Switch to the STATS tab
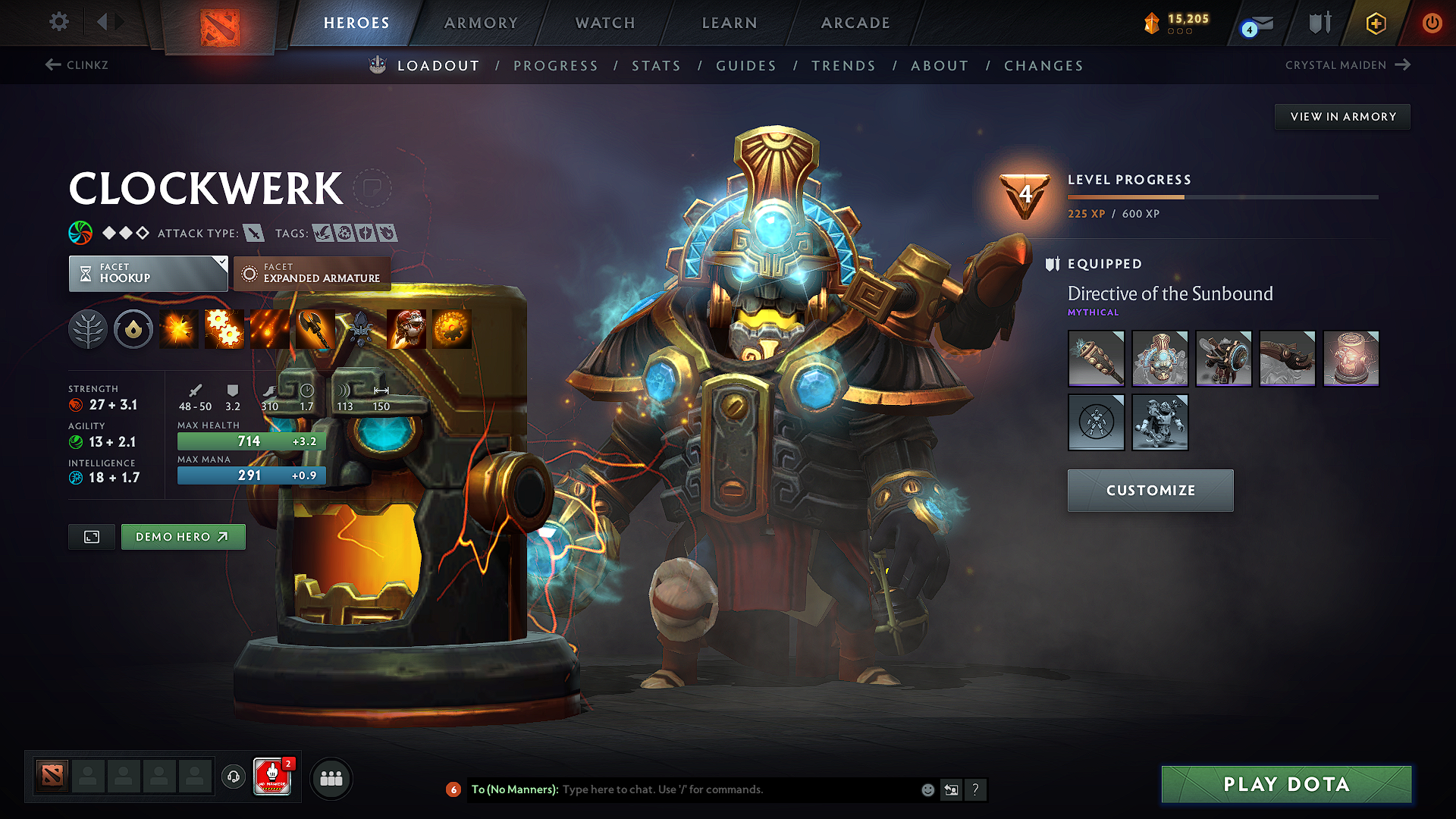This screenshot has width=1456, height=819. (x=656, y=65)
